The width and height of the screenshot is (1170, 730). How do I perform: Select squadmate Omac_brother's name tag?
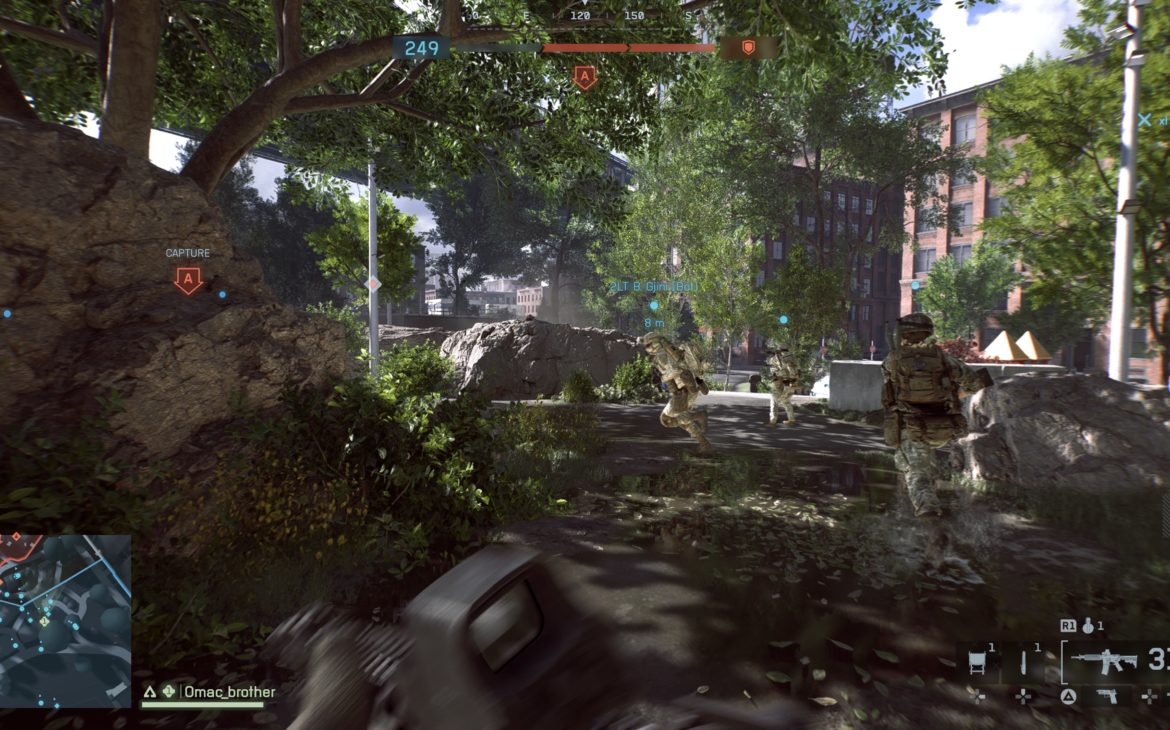(230, 692)
